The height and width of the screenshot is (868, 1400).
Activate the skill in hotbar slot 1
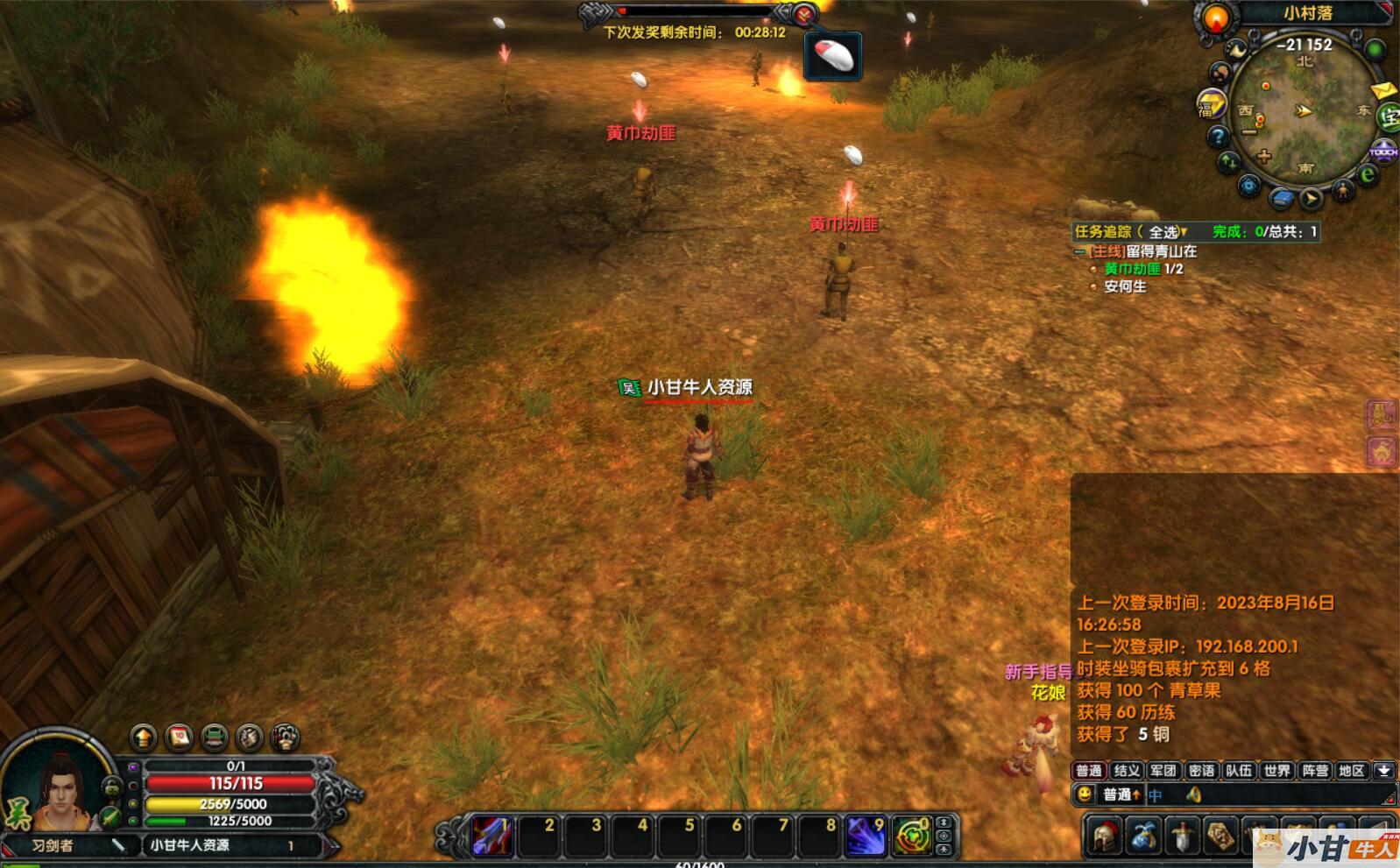click(x=492, y=836)
